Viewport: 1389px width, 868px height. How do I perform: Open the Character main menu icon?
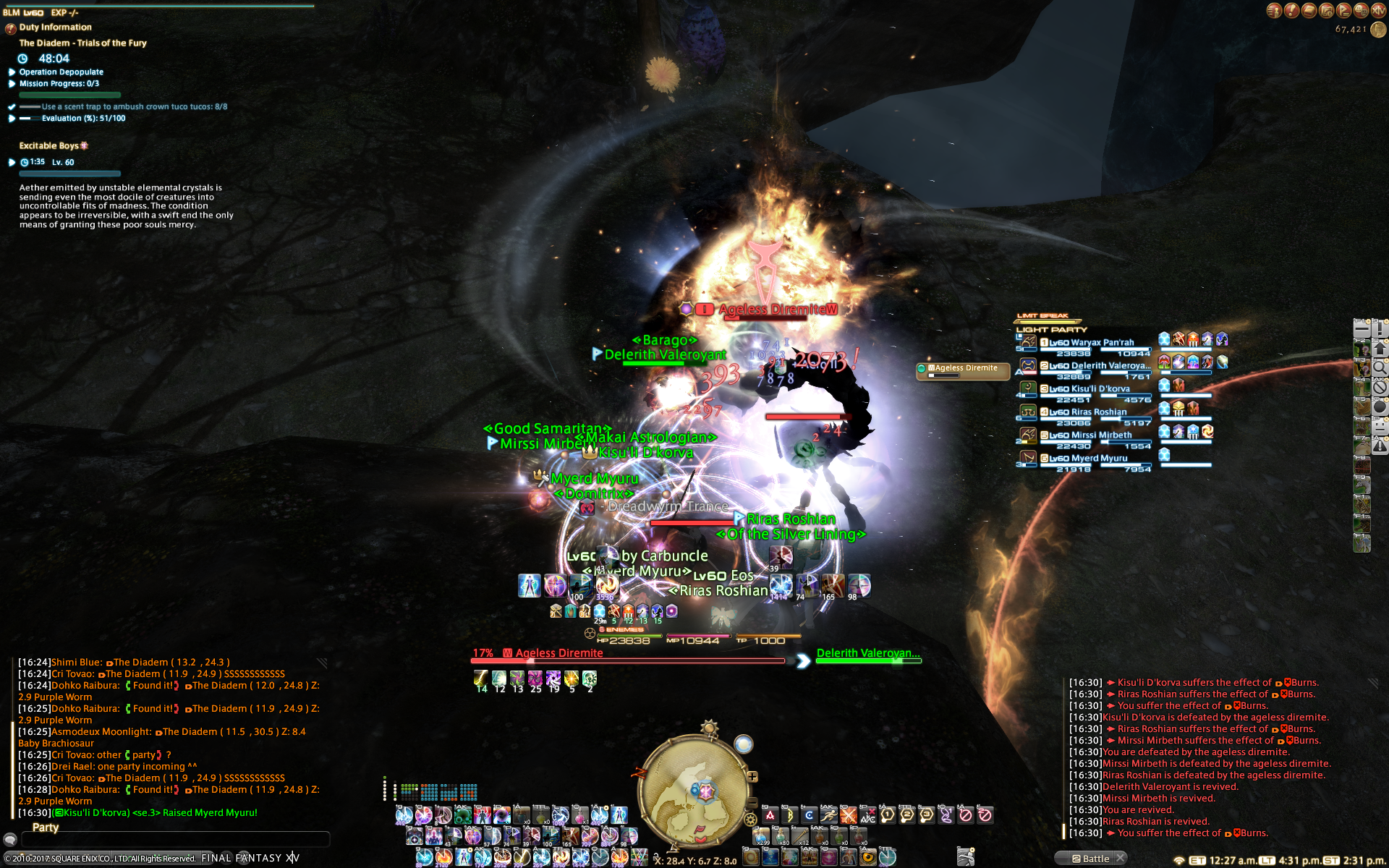(1274, 10)
